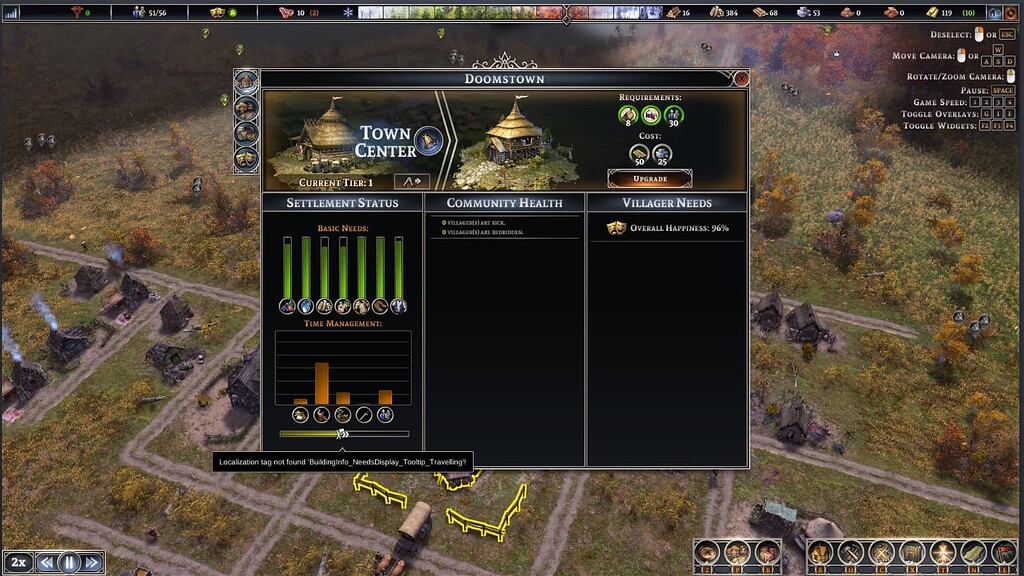The image size is (1024, 576).
Task: Upgrade the Town Center
Action: [650, 178]
